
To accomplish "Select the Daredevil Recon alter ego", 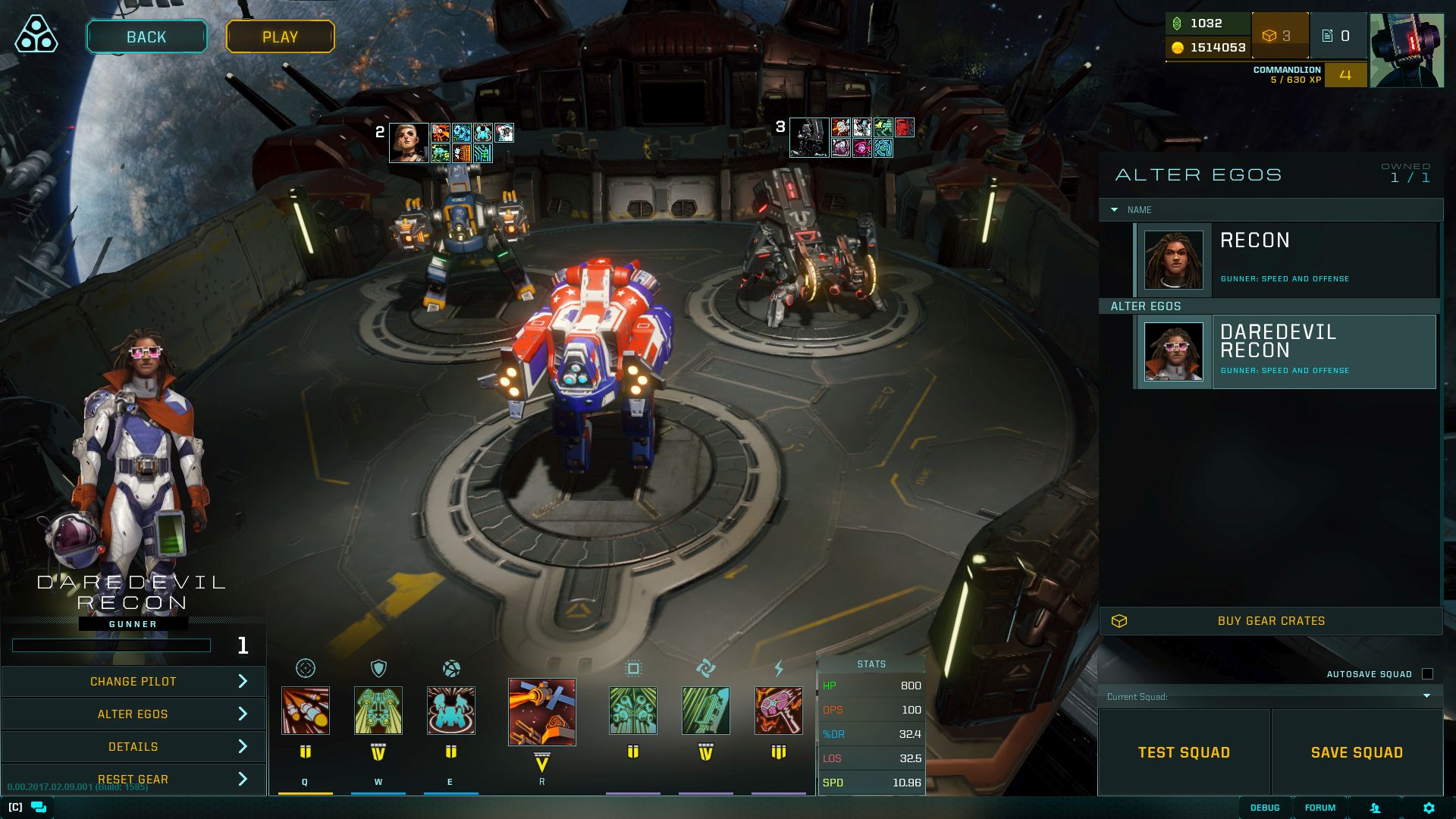I will 1286,352.
